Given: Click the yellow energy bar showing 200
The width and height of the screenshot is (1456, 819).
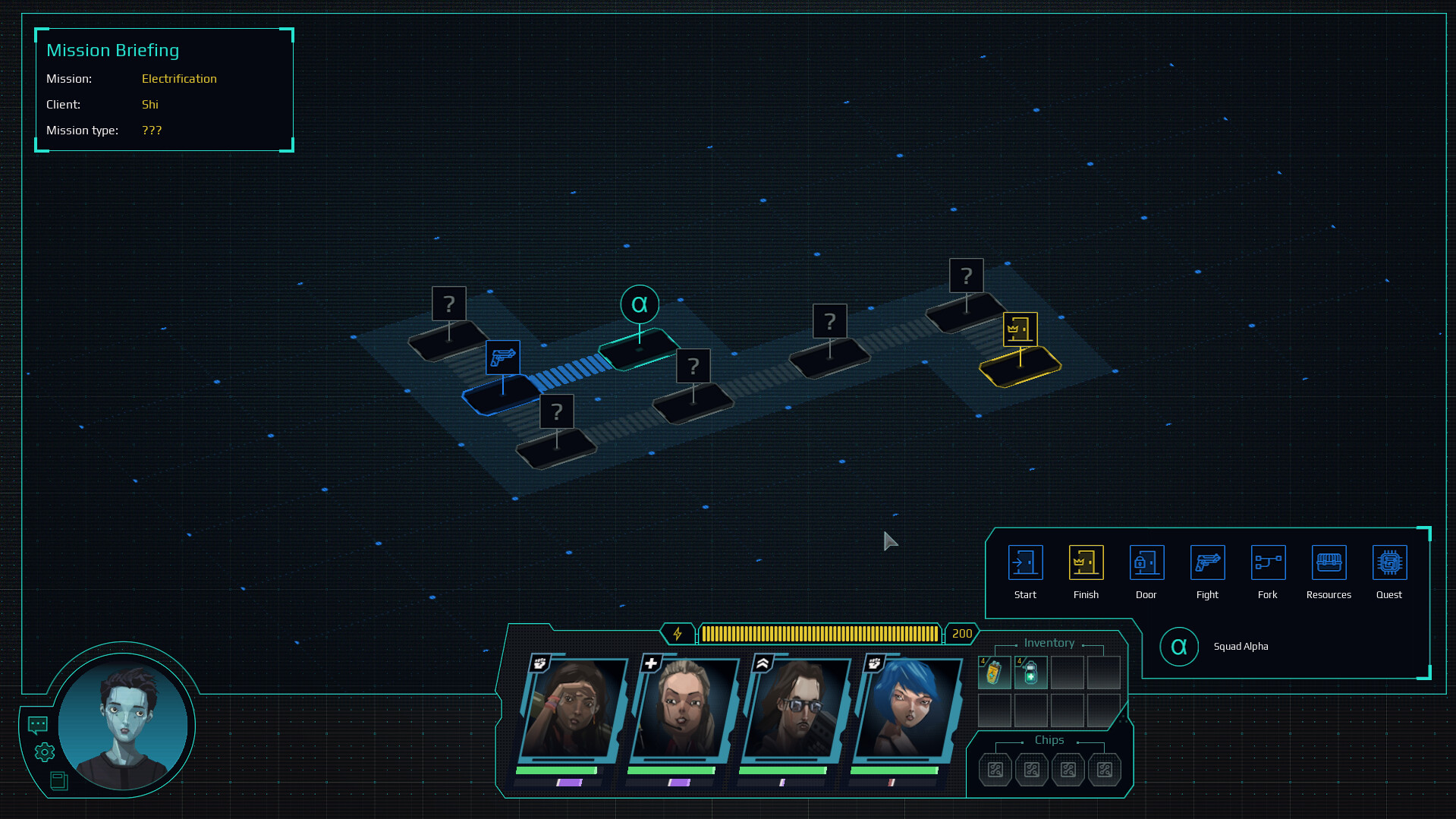Looking at the screenshot, I should [x=819, y=633].
